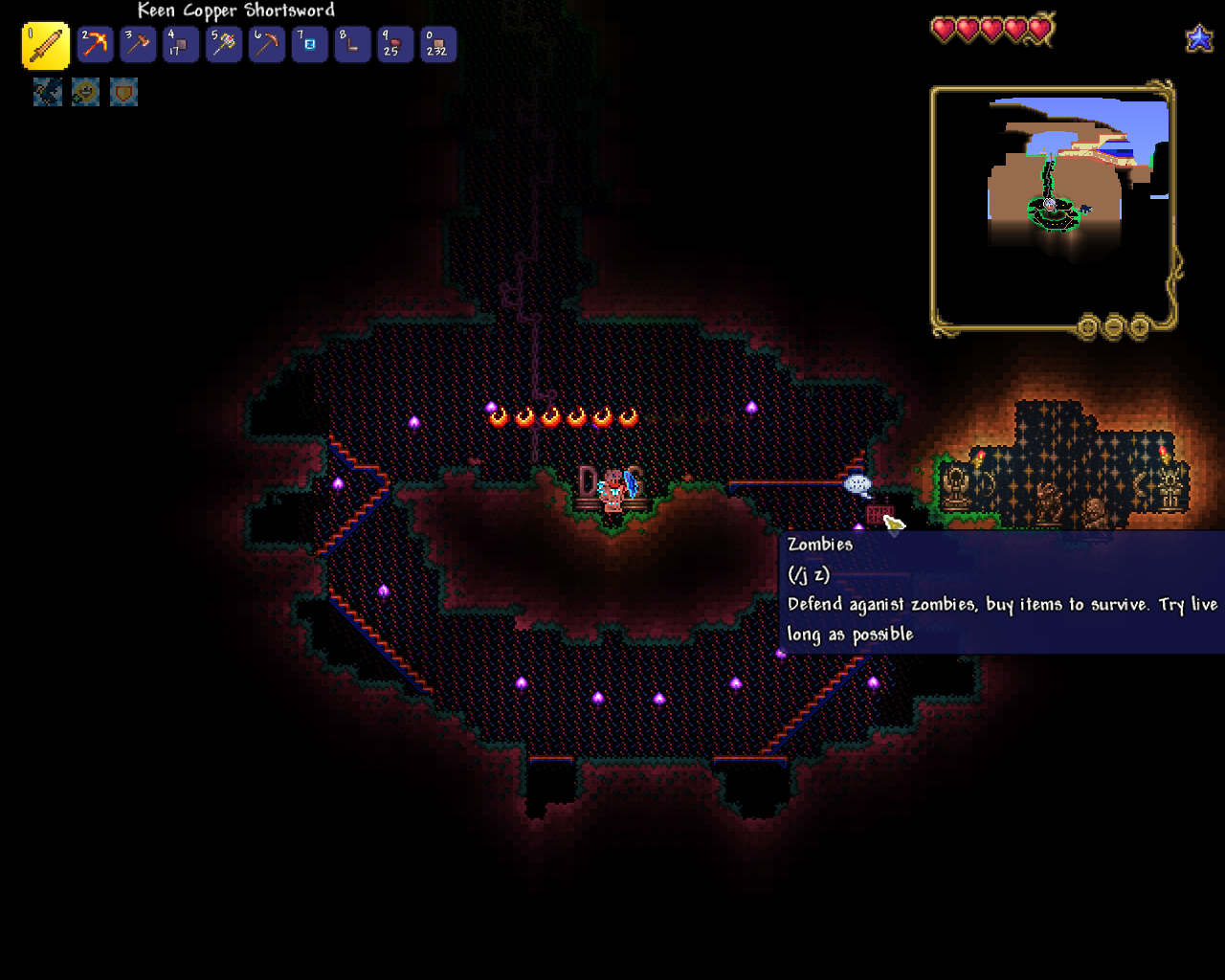Reset the minimap zoom button
The image size is (1225, 980).
[1087, 327]
